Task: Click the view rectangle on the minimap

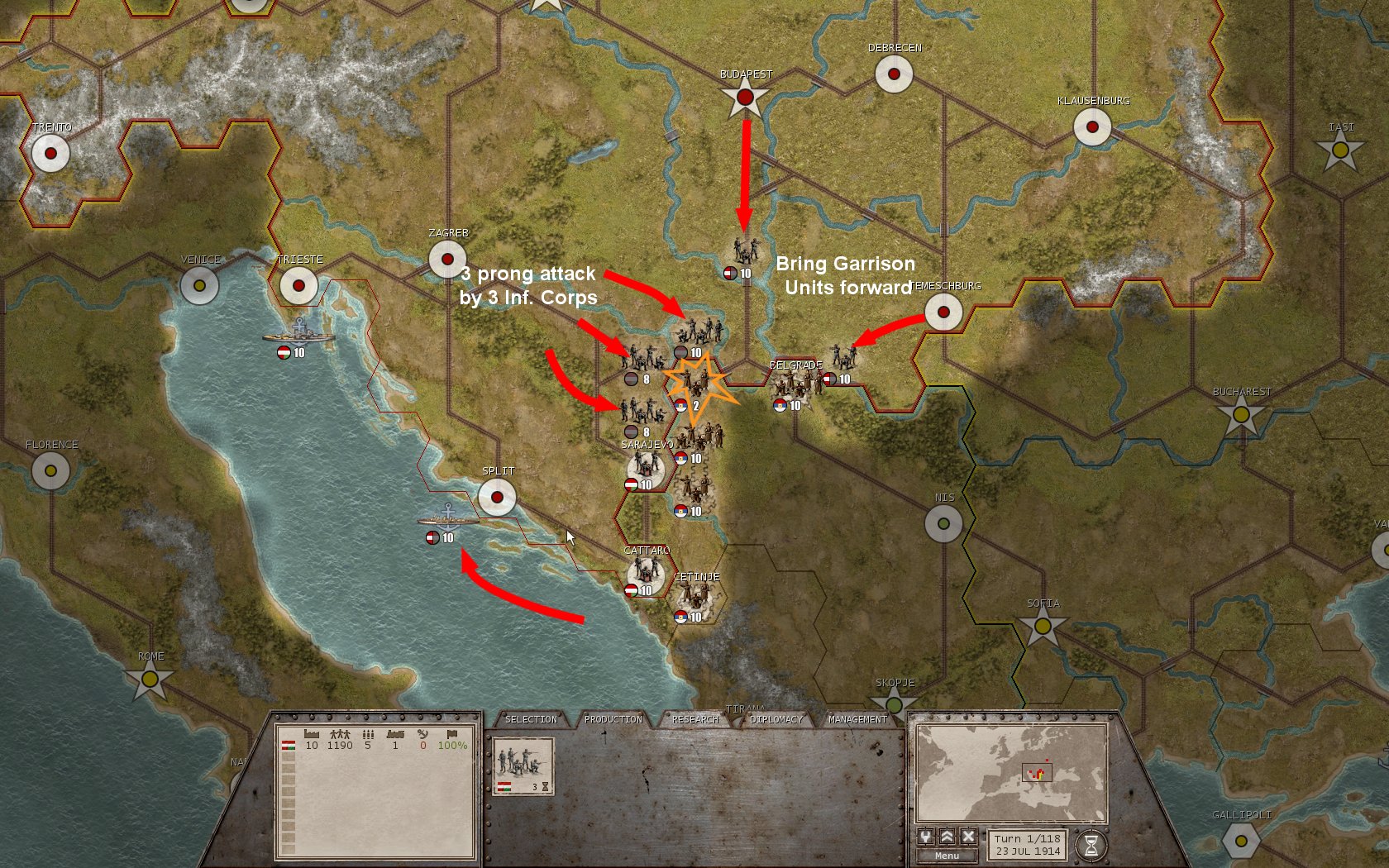Action: [1038, 773]
